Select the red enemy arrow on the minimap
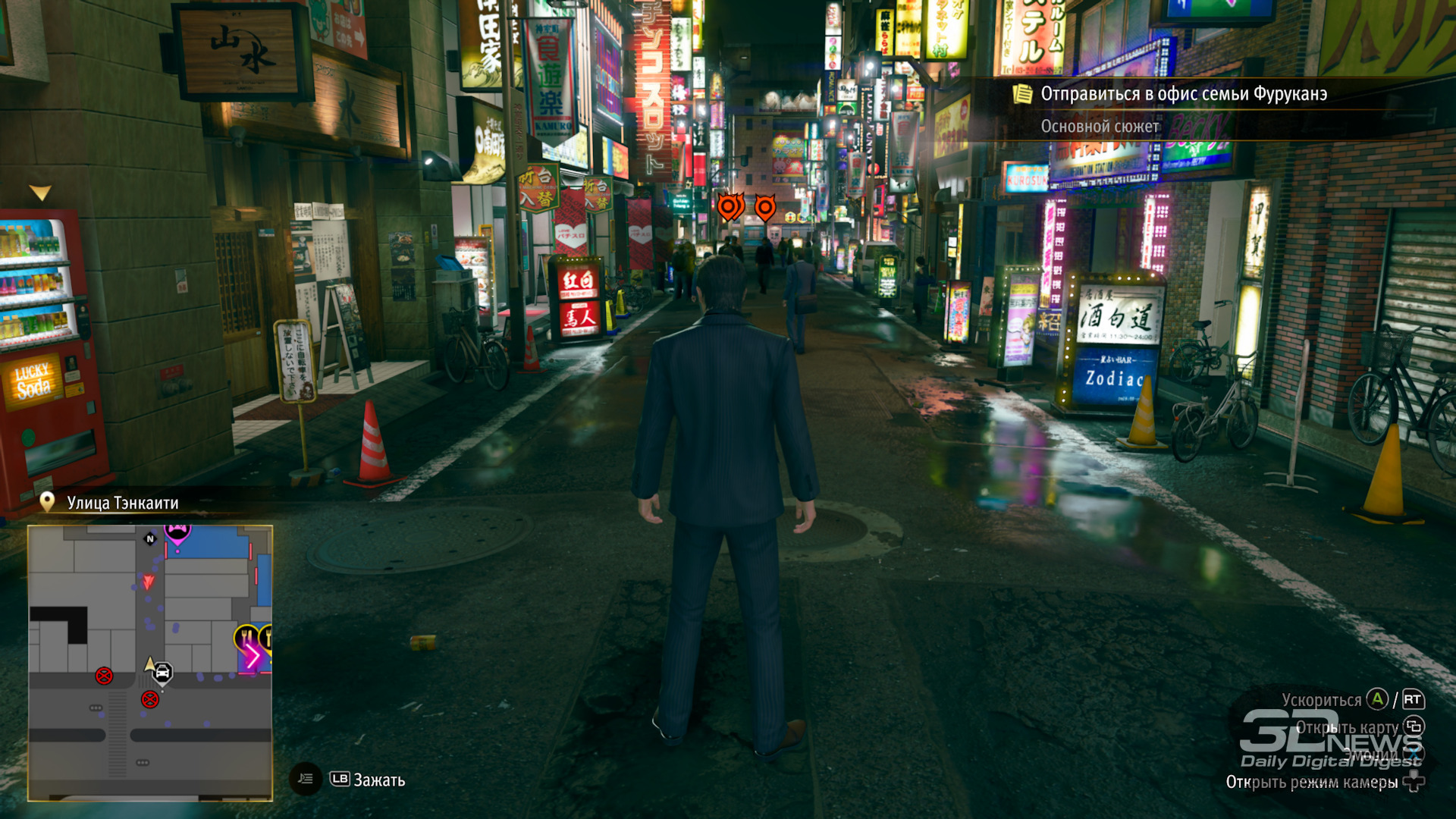 149,582
